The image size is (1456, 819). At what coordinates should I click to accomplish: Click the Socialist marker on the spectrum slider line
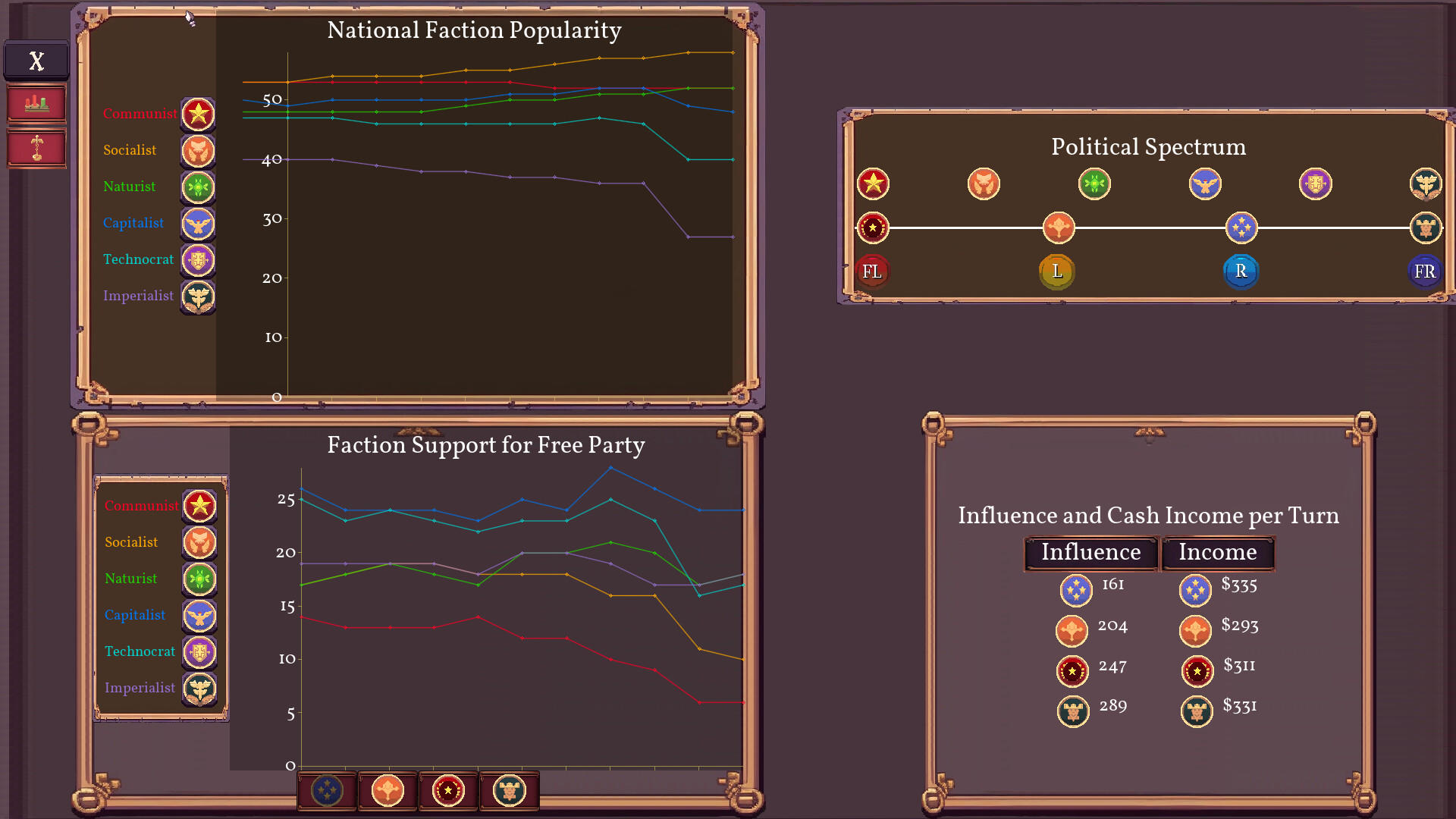tap(1059, 227)
